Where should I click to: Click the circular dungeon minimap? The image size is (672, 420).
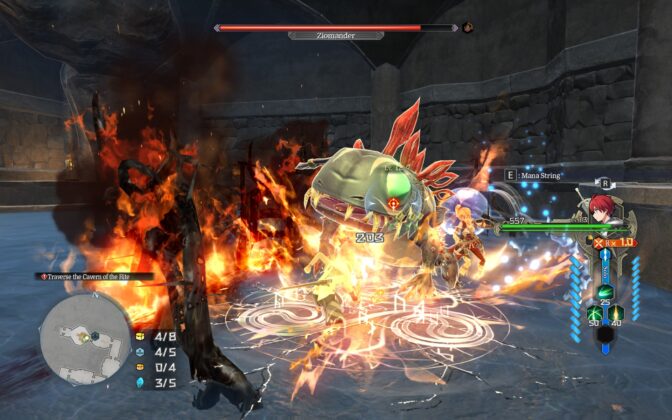(x=84, y=340)
